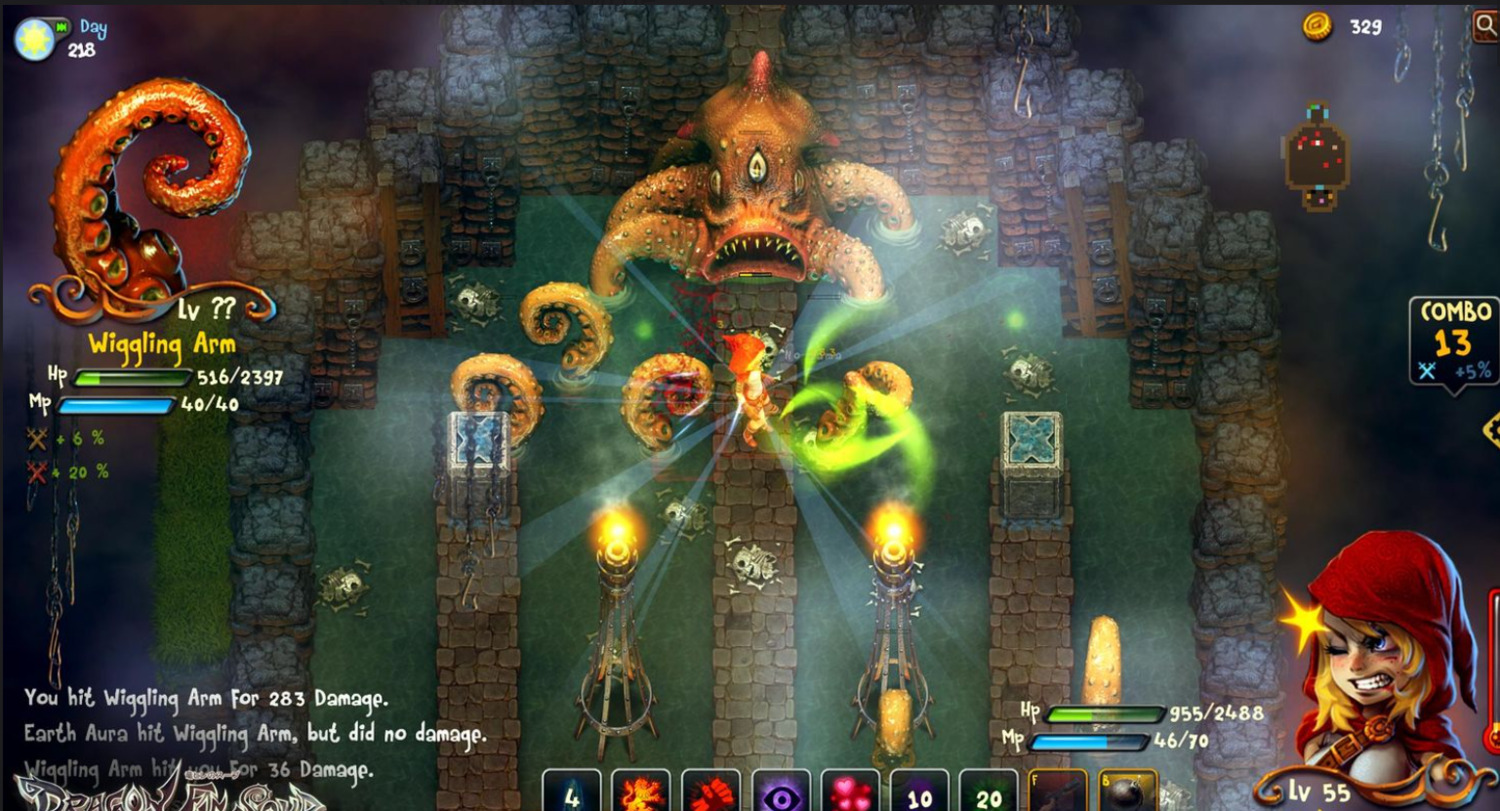The image size is (1500, 811).
Task: Use the red fist skill
Action: (x=710, y=791)
